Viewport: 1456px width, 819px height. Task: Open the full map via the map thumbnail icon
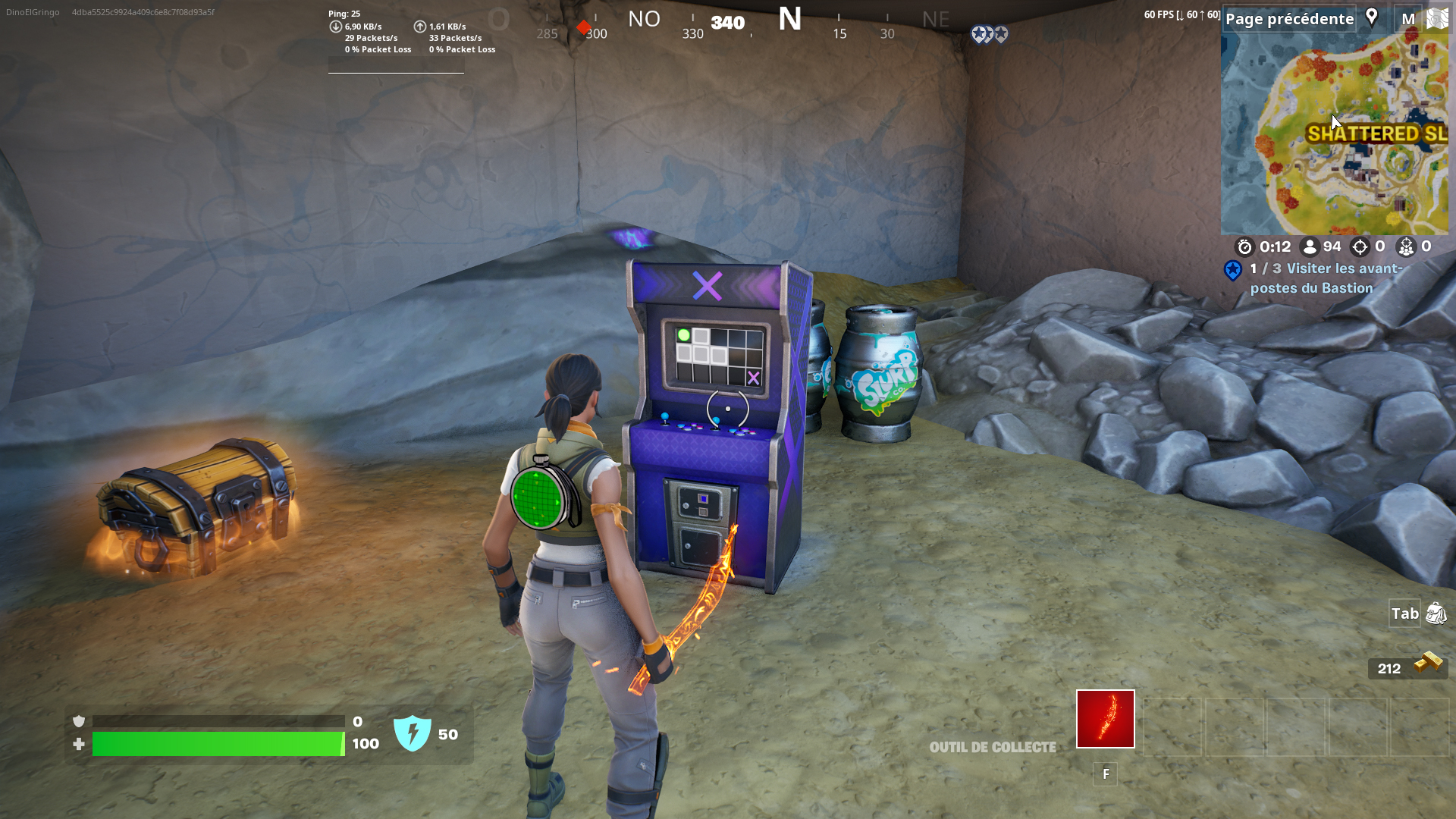1439,18
